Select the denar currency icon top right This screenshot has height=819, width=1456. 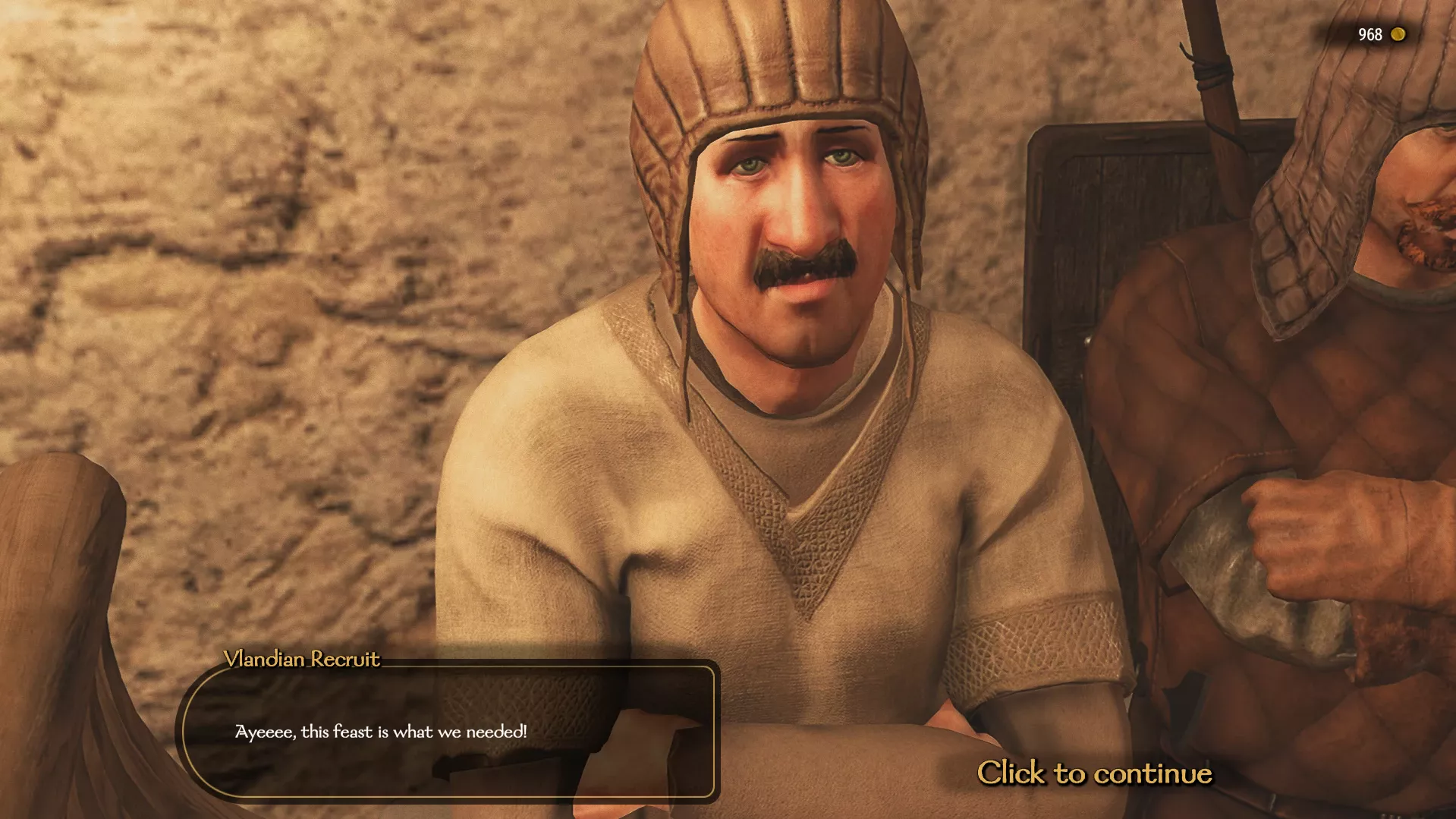1397,34
